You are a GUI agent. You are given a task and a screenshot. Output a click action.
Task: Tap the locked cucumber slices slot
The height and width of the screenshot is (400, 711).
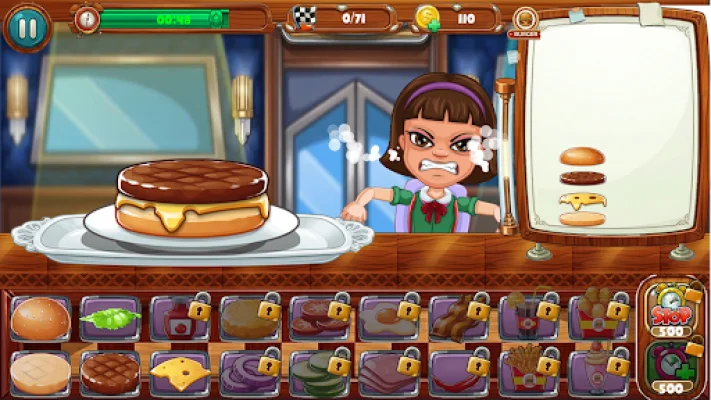pos(320,372)
